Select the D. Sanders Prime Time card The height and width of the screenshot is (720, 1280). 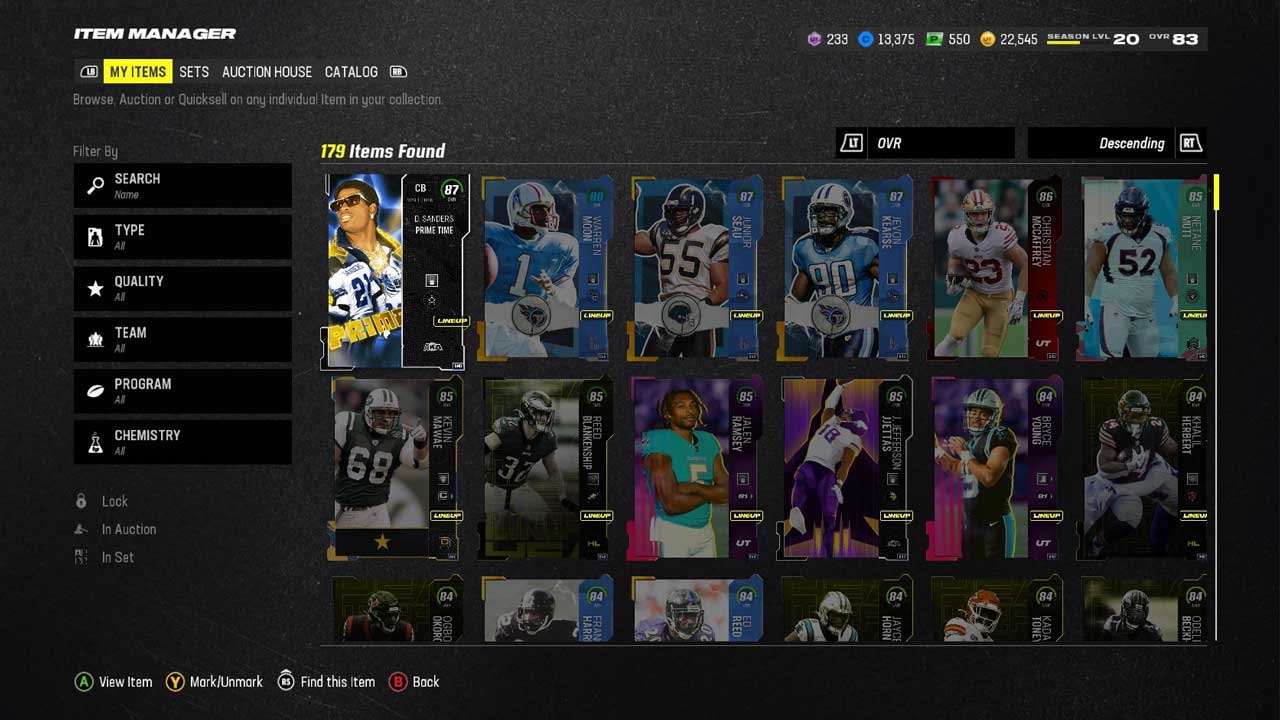396,271
